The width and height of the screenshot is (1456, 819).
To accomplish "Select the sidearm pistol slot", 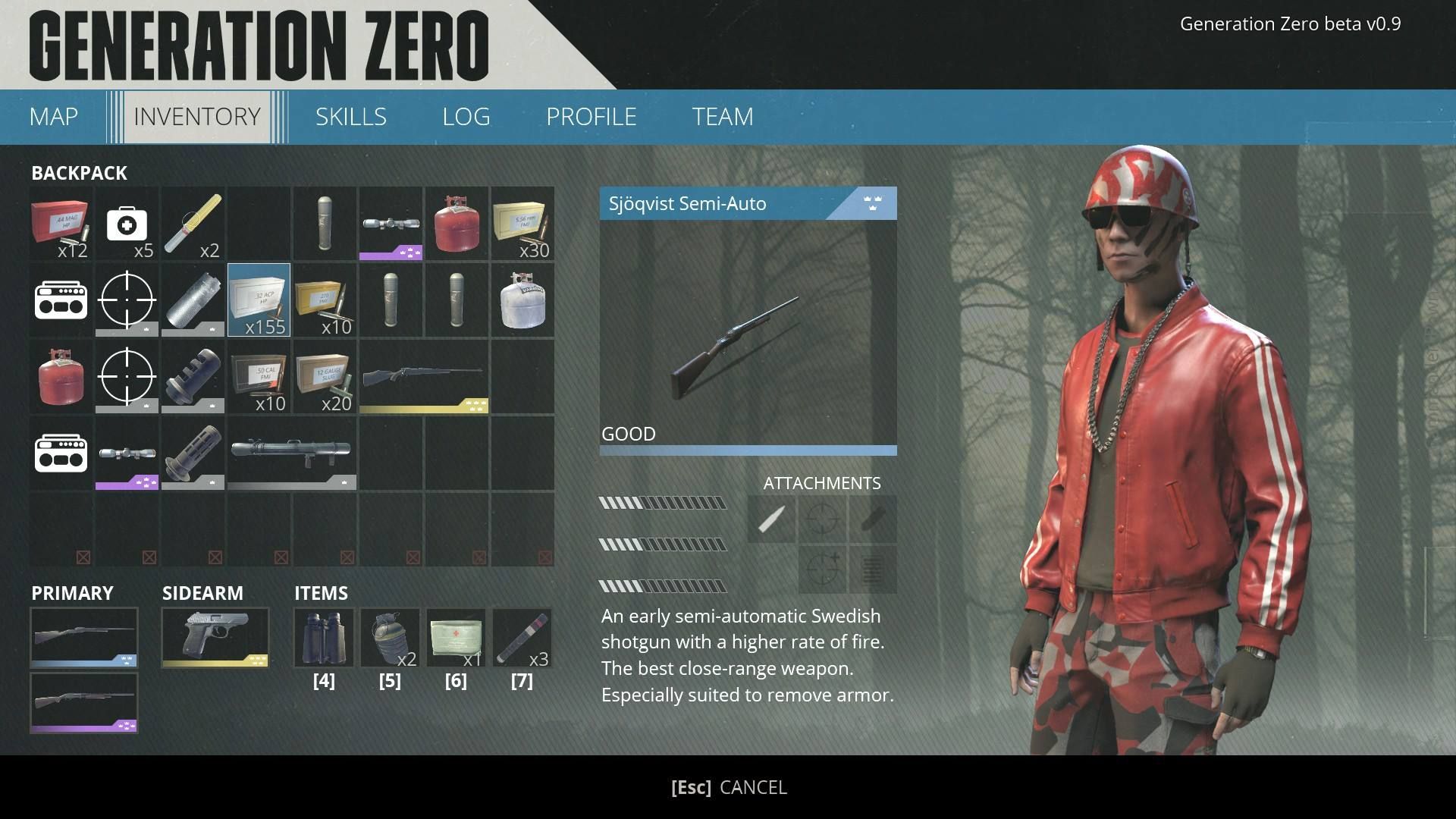I will coord(215,638).
